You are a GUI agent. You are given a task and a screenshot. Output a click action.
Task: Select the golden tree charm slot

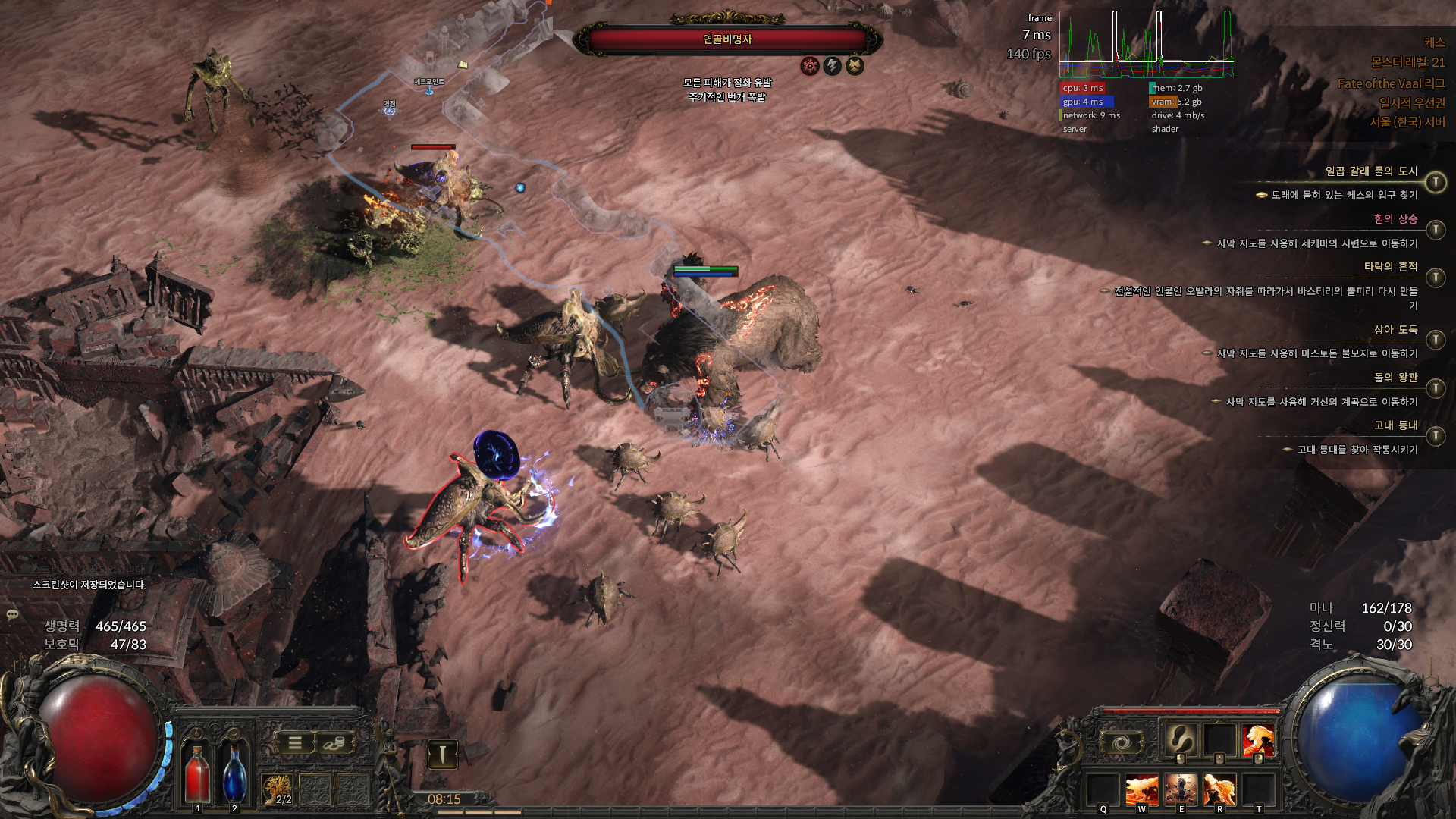click(278, 789)
